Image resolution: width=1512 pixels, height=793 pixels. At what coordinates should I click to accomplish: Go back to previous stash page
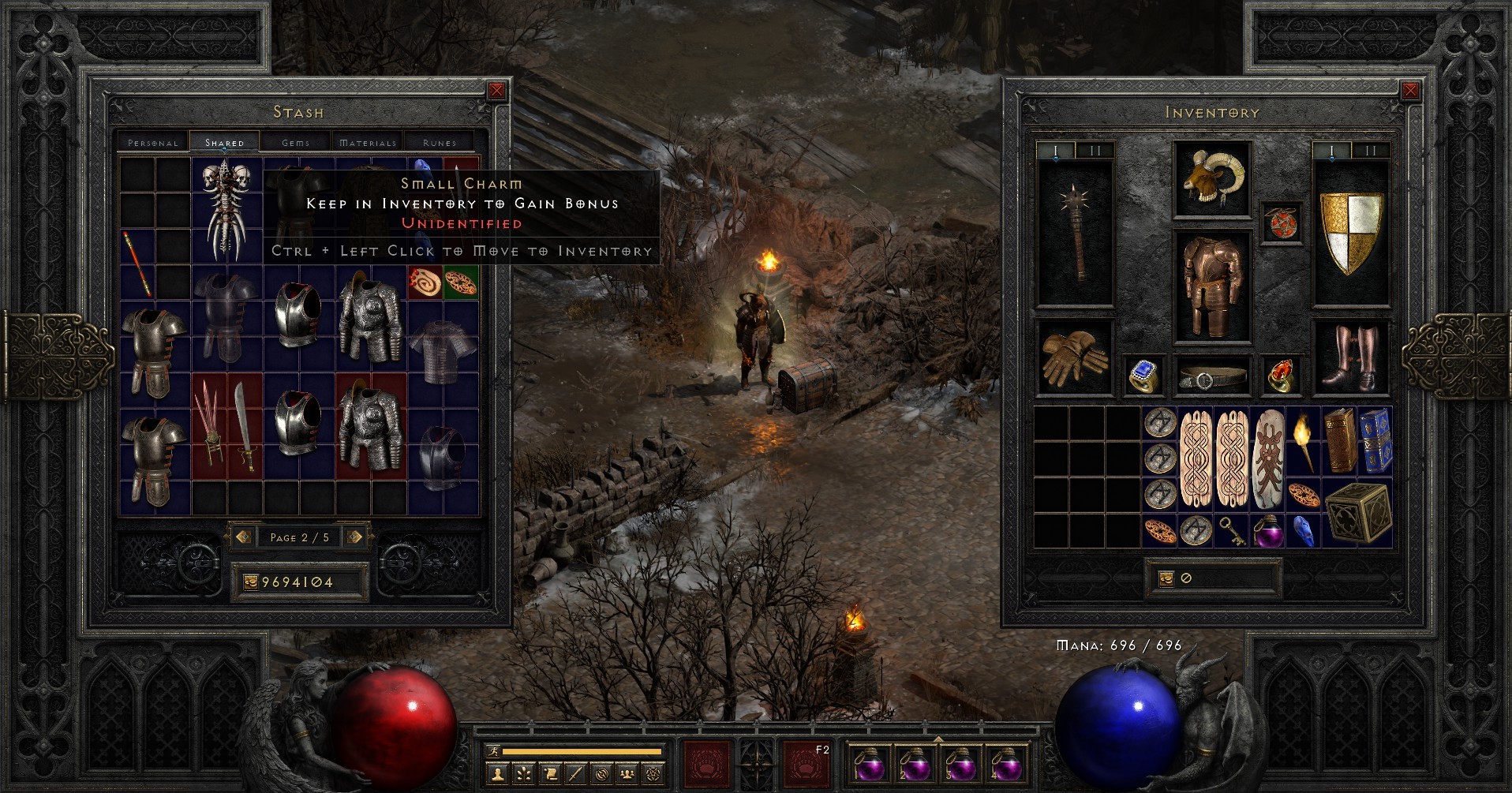pos(245,537)
